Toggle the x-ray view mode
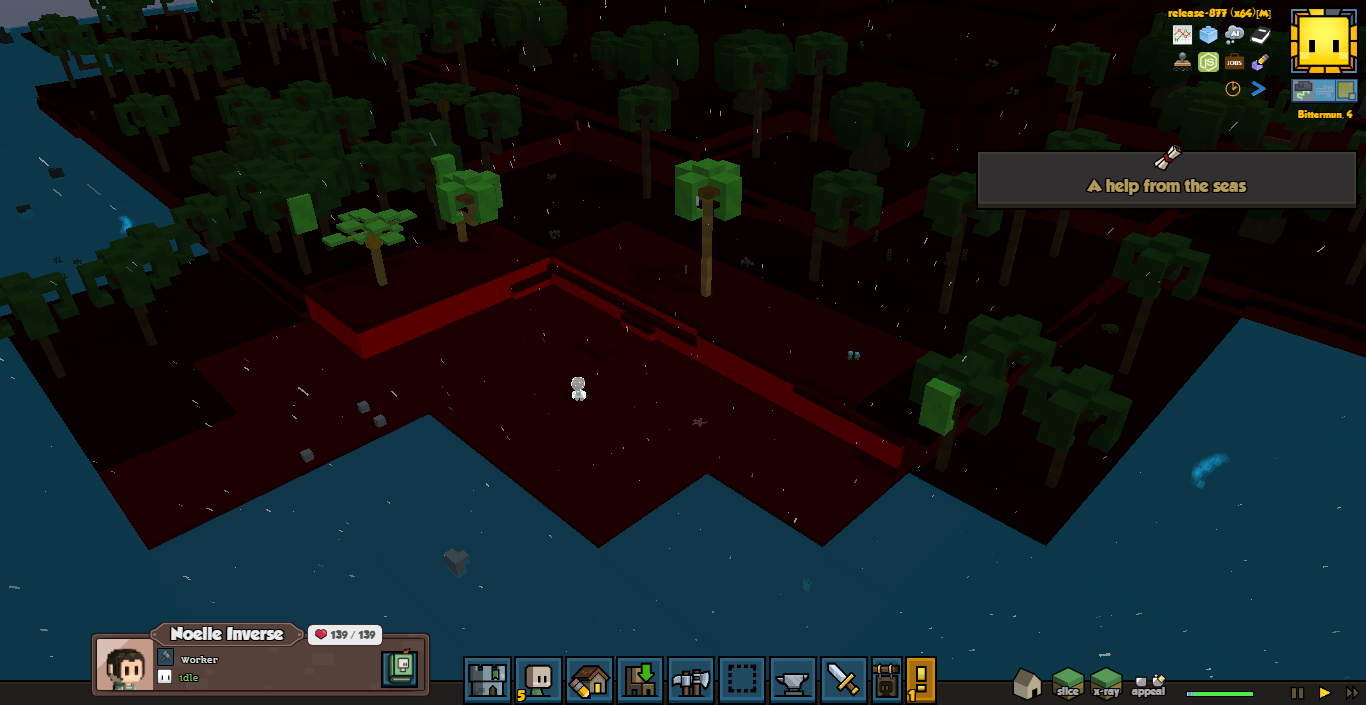Viewport: 1366px width, 705px height. tap(1106, 683)
